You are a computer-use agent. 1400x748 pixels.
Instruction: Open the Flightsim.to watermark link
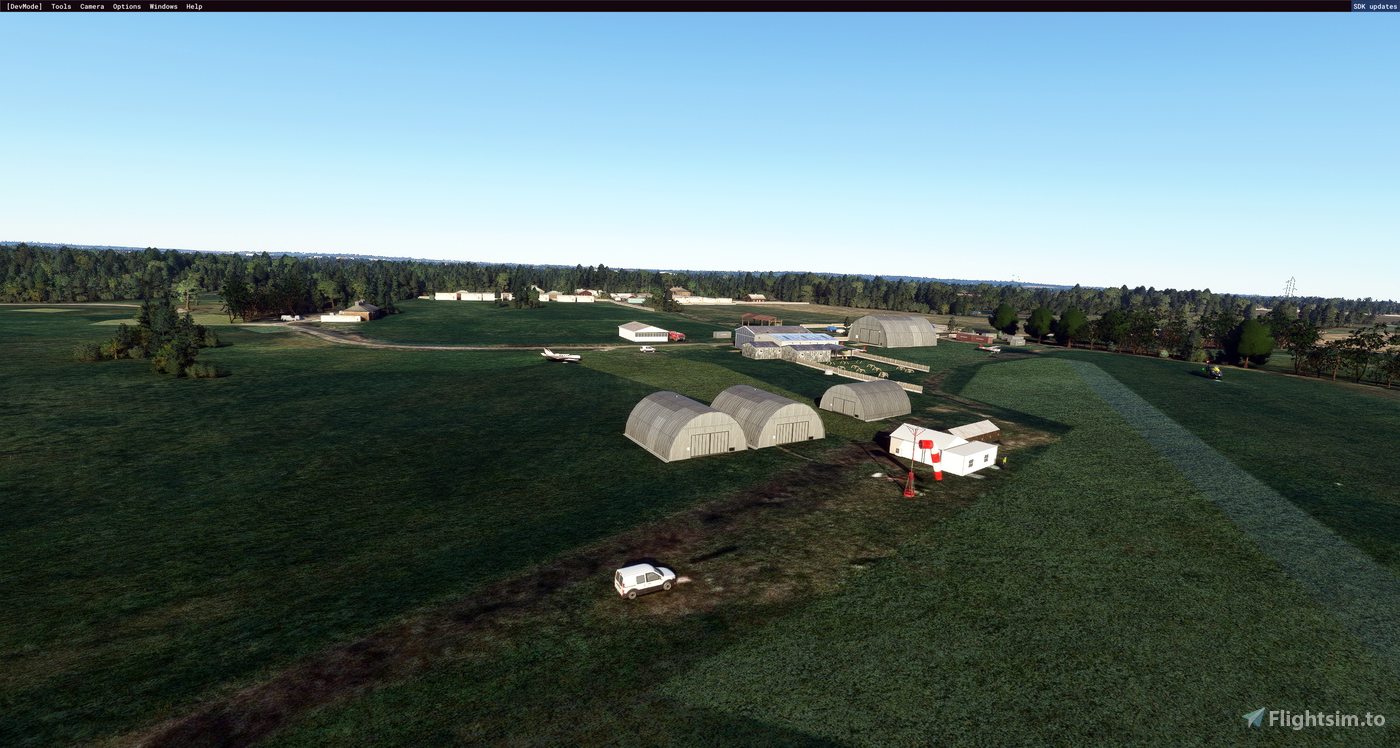coord(1322,716)
